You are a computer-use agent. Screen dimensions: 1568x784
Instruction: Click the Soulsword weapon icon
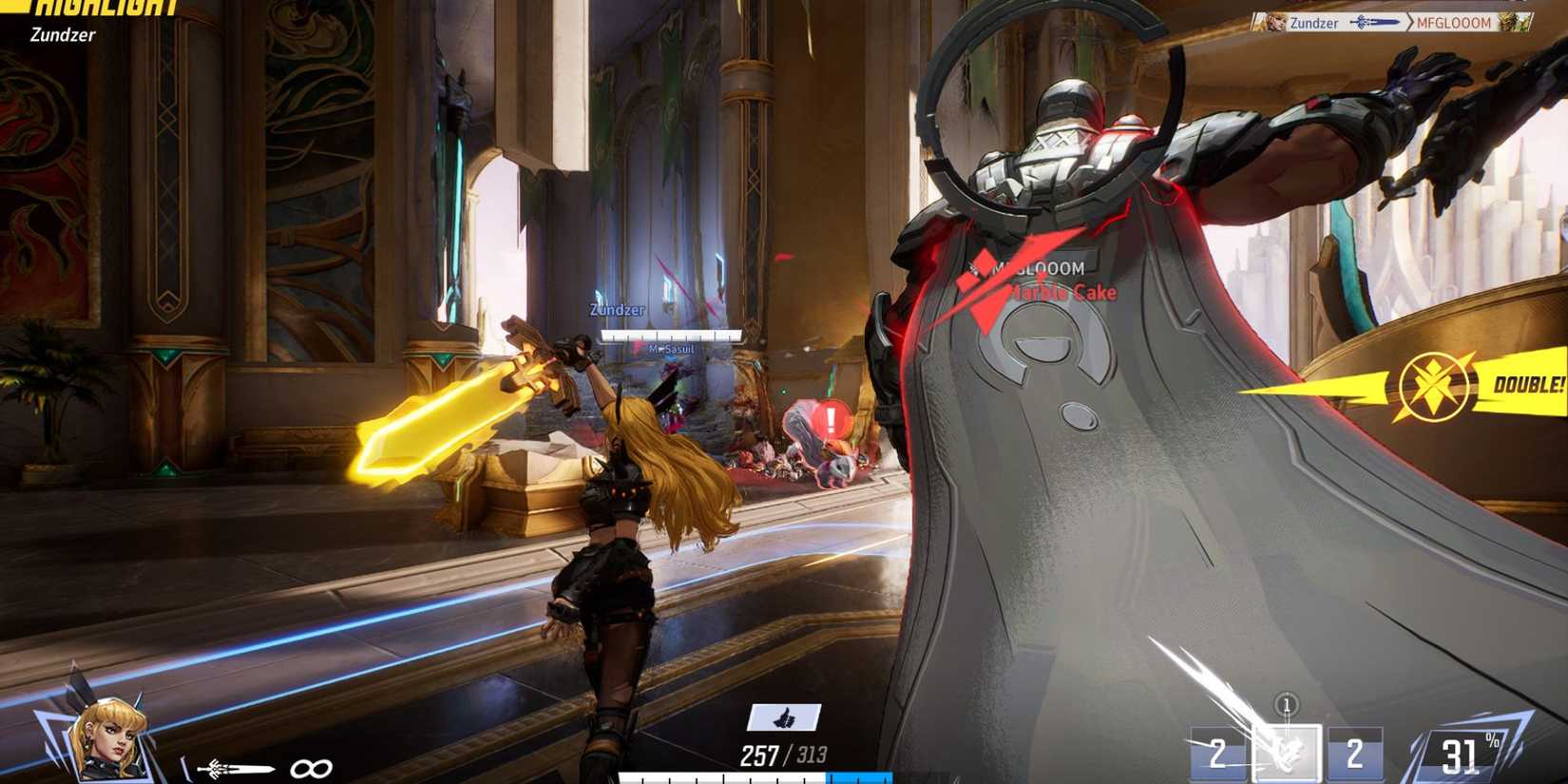[x=235, y=768]
